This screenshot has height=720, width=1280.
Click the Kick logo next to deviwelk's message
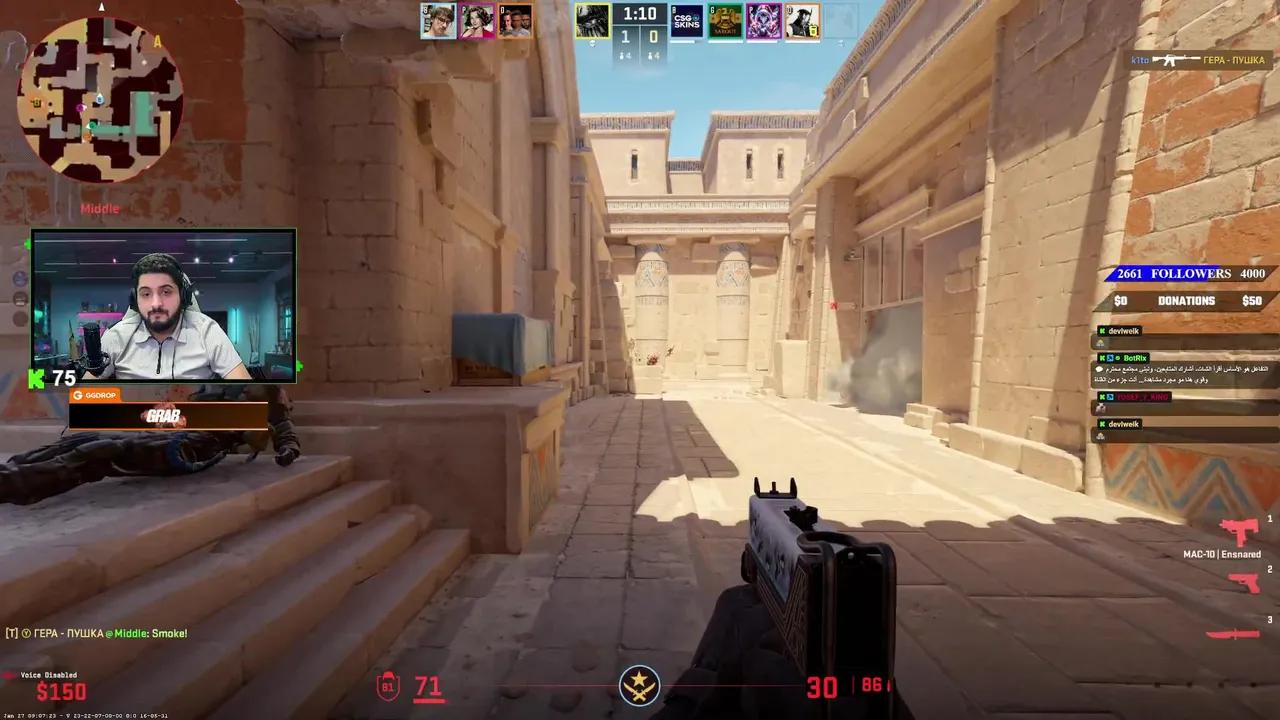pyautogui.click(x=1102, y=330)
